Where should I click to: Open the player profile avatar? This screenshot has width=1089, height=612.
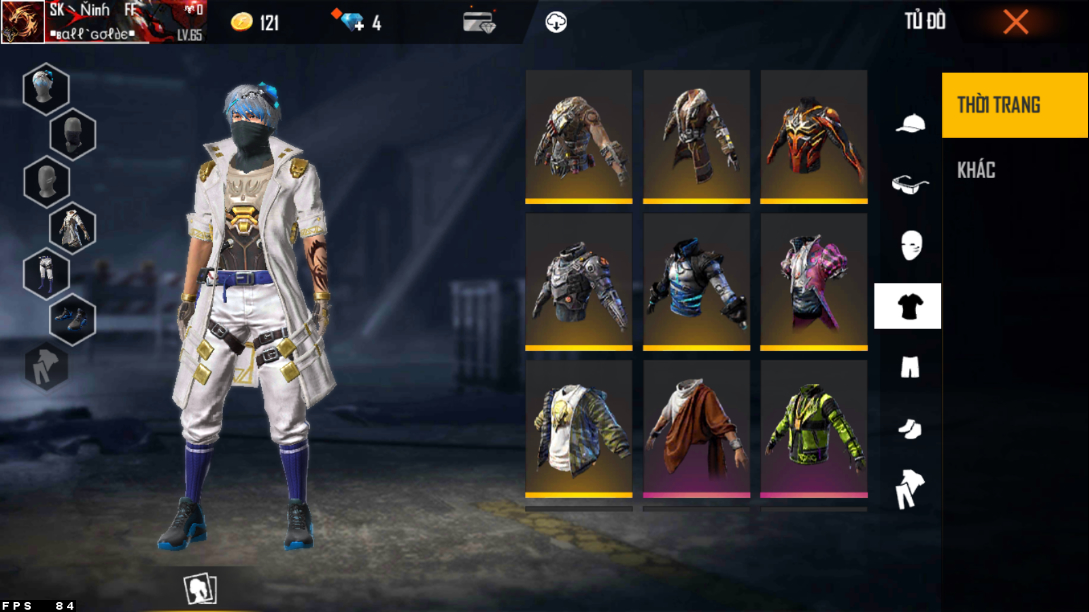(22, 22)
